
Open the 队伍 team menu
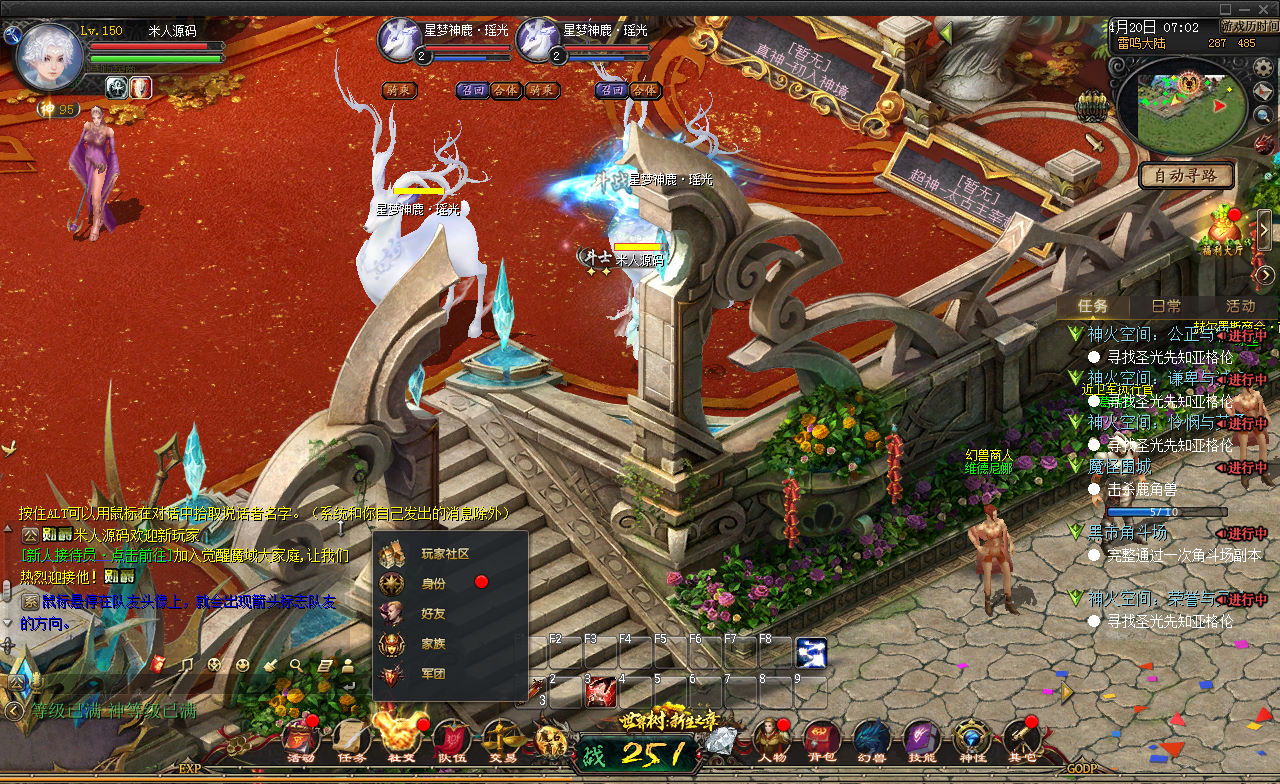450,741
